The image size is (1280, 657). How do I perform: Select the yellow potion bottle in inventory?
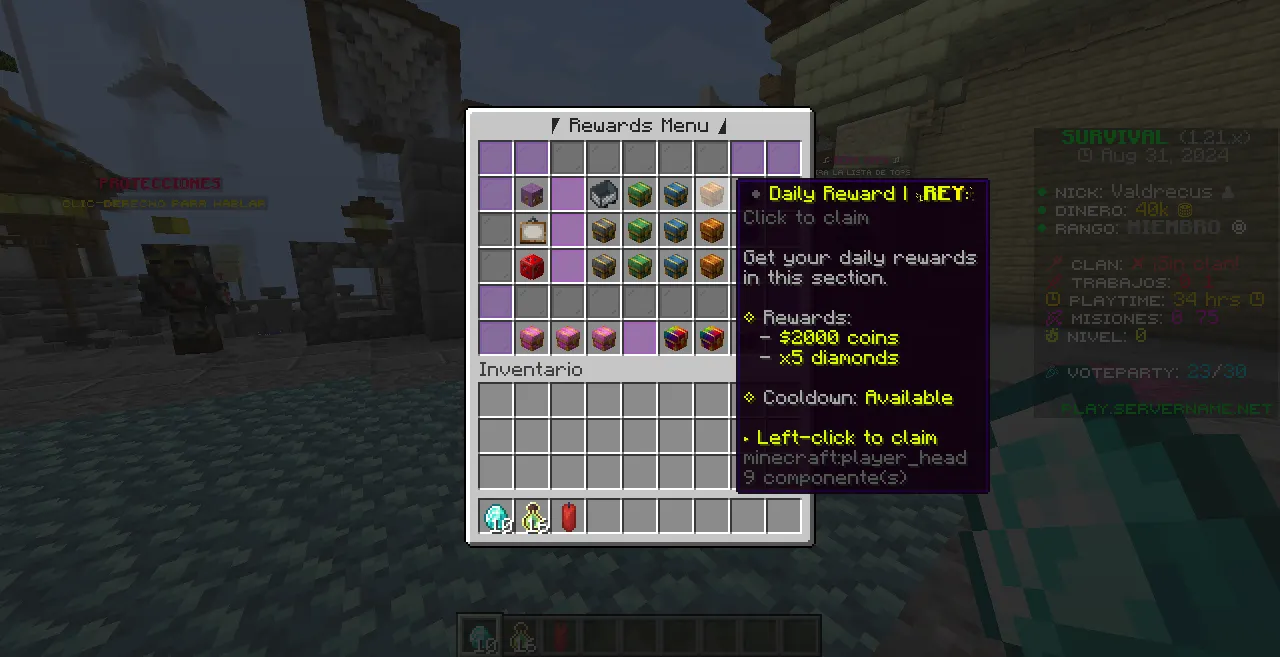532,516
